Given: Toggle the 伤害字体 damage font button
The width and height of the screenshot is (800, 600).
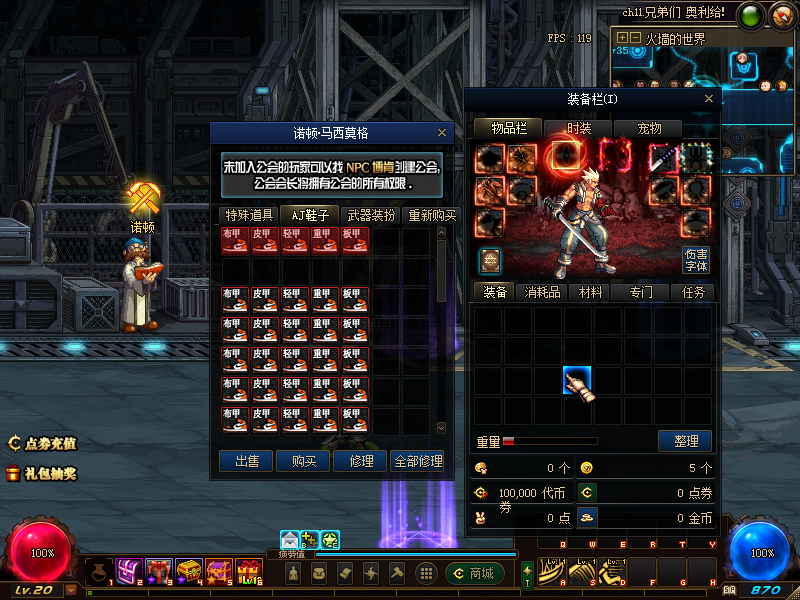Looking at the screenshot, I should [x=696, y=260].
